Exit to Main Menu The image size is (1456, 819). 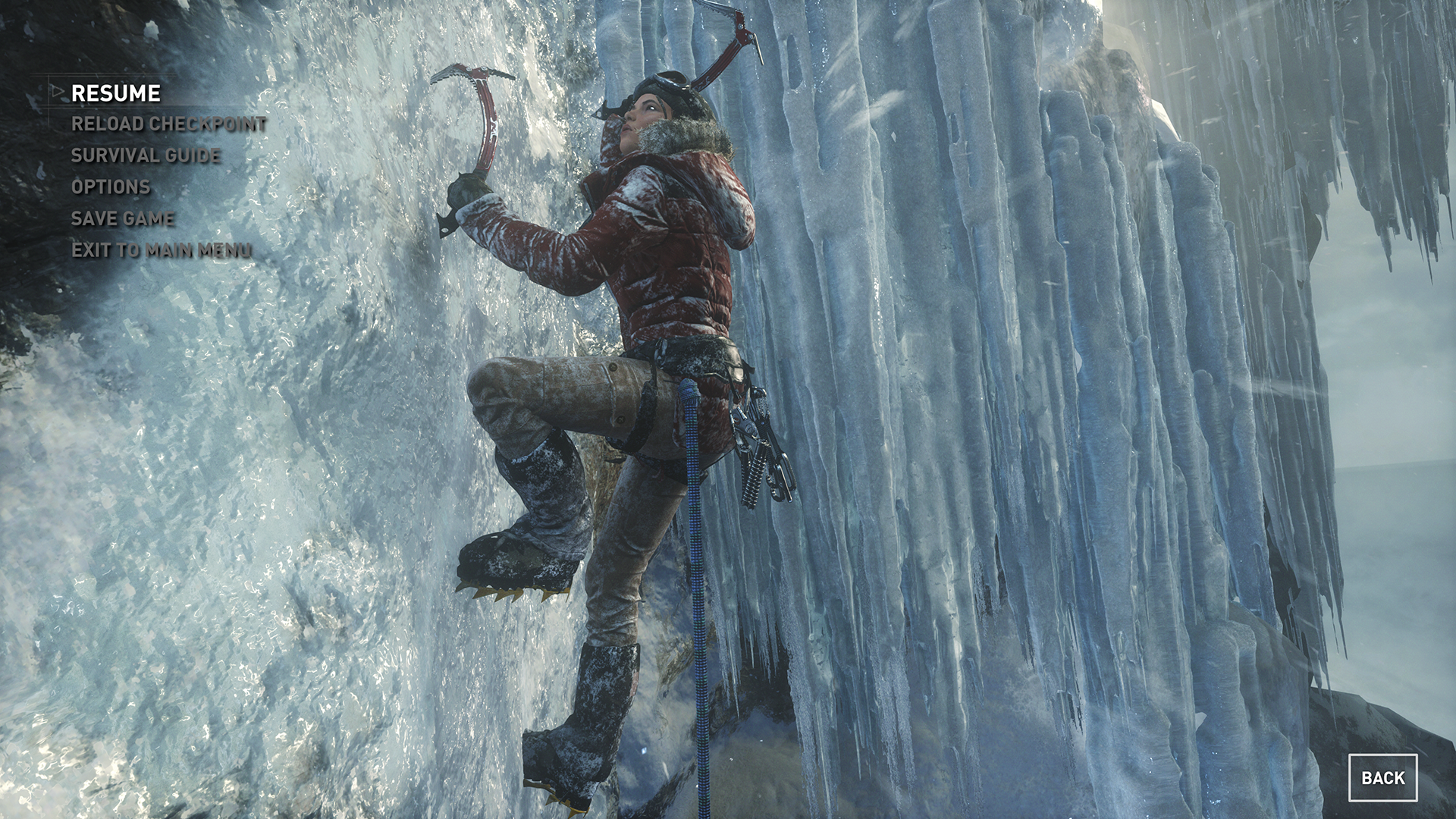[x=162, y=250]
